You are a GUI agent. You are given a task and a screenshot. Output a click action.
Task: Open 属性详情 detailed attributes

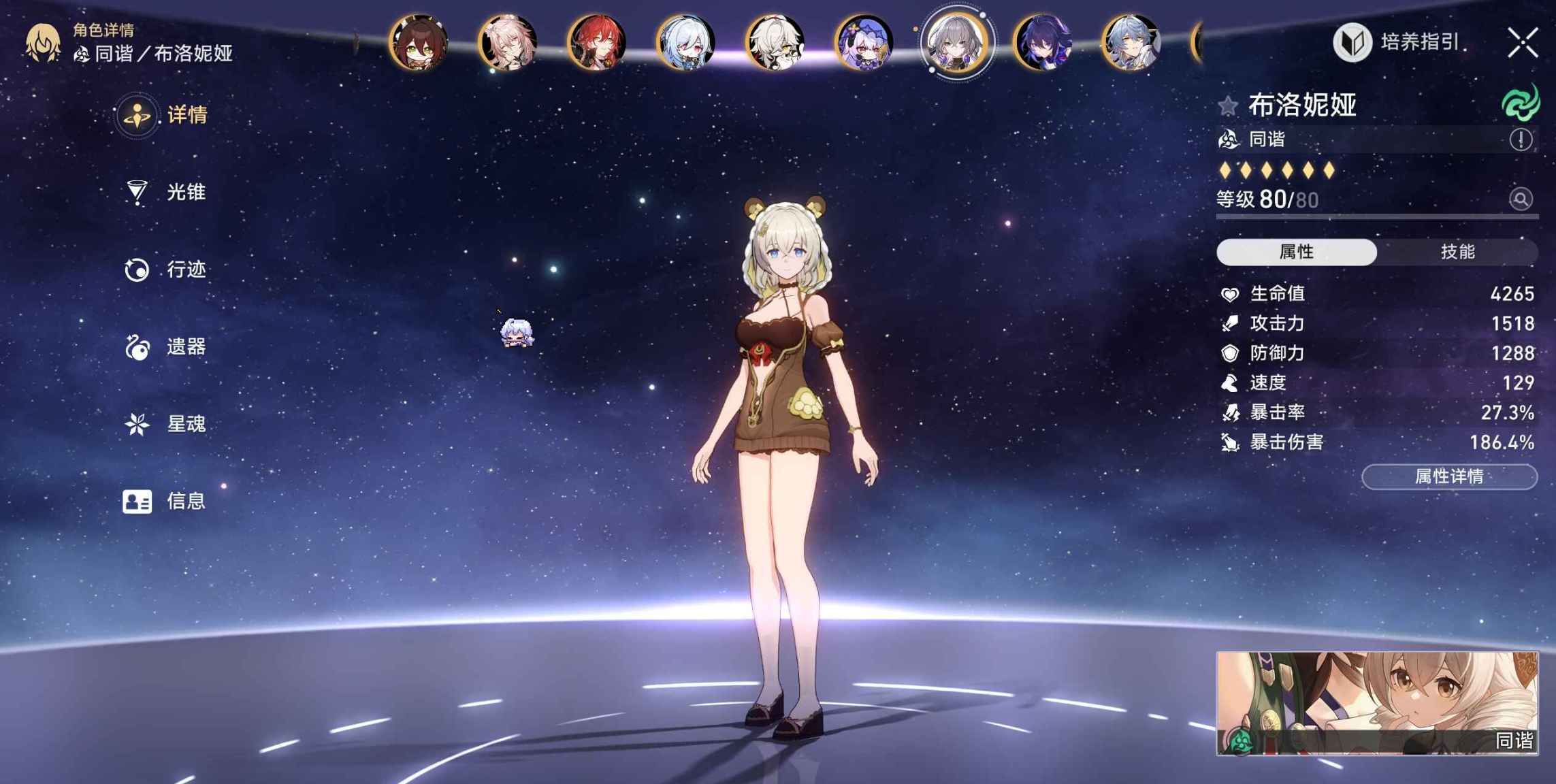click(1448, 476)
